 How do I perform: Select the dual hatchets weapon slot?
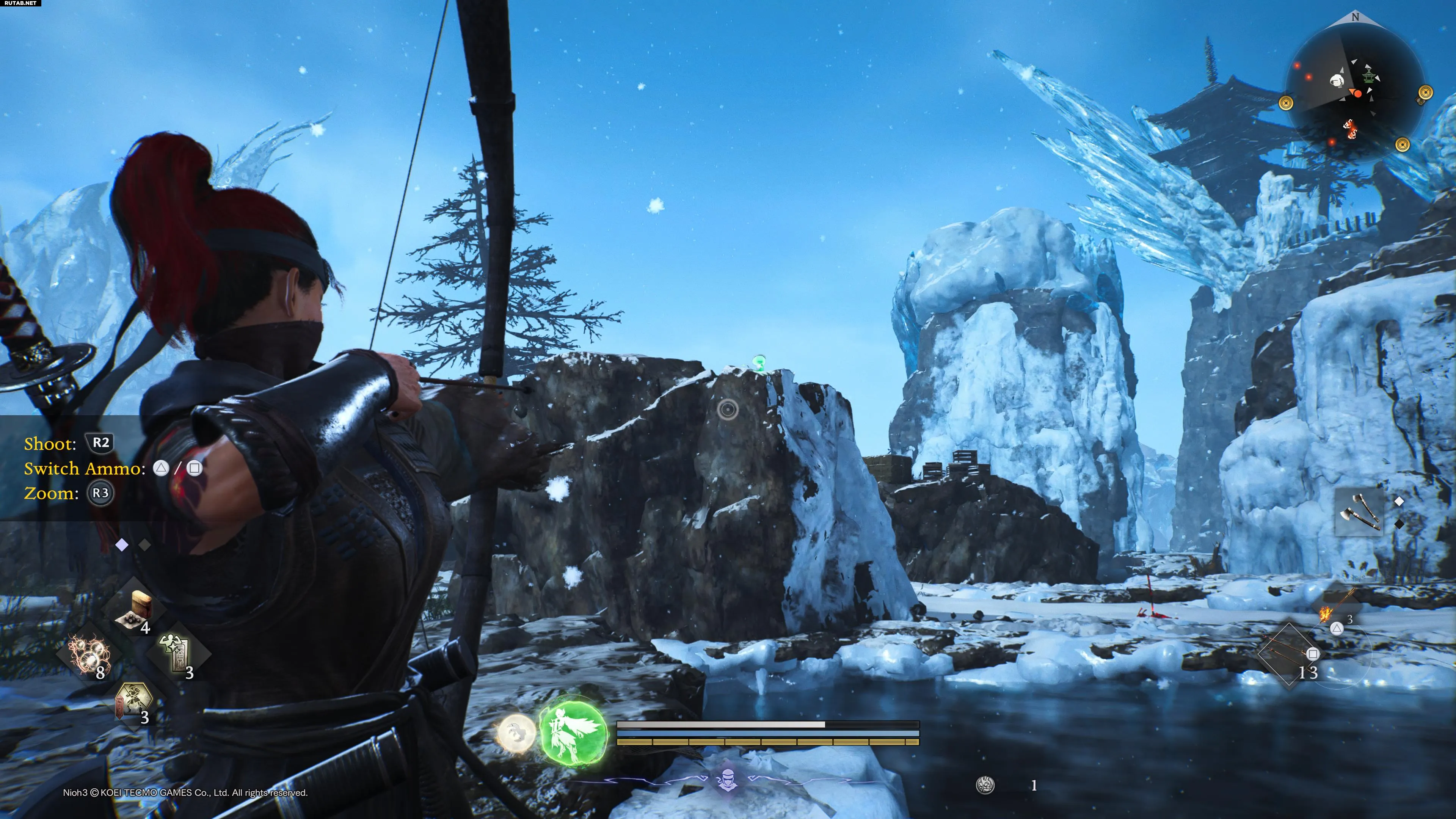point(1359,512)
